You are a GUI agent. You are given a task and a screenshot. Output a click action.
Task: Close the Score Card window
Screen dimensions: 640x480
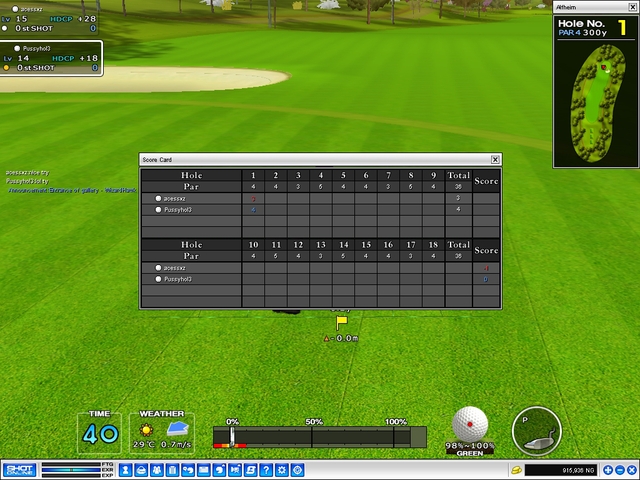point(495,159)
